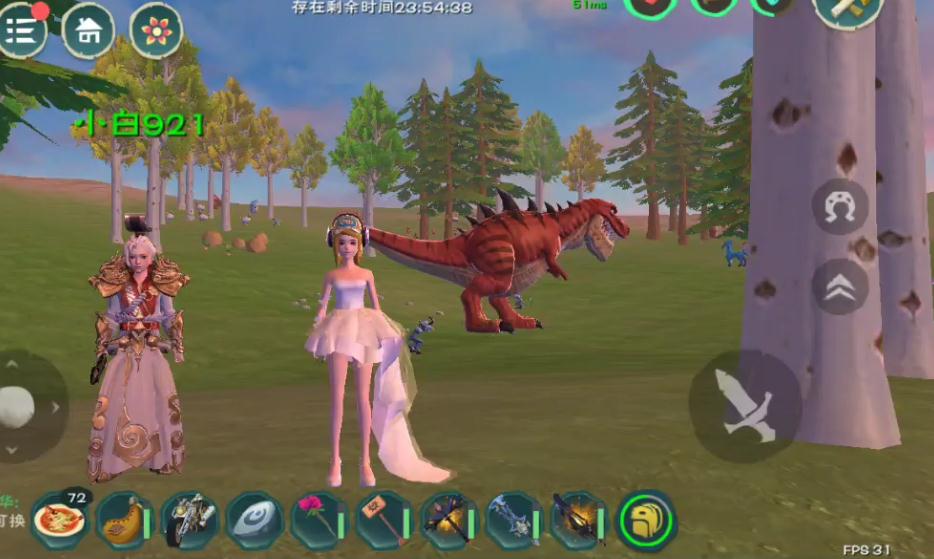Activate the double-chevron jump button
This screenshot has width=934, height=559.
click(840, 287)
